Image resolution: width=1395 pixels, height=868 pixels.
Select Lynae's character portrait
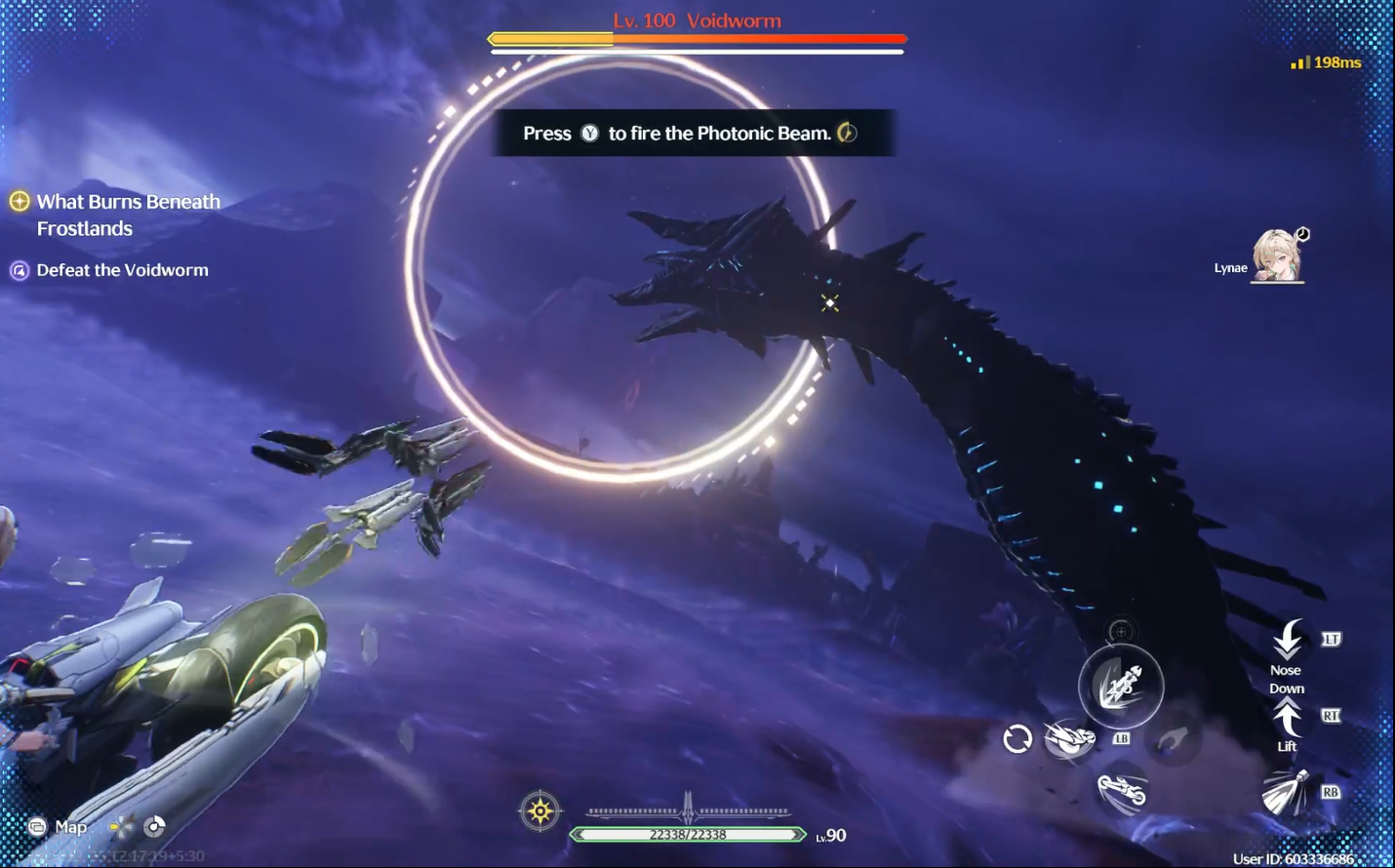click(x=1277, y=256)
